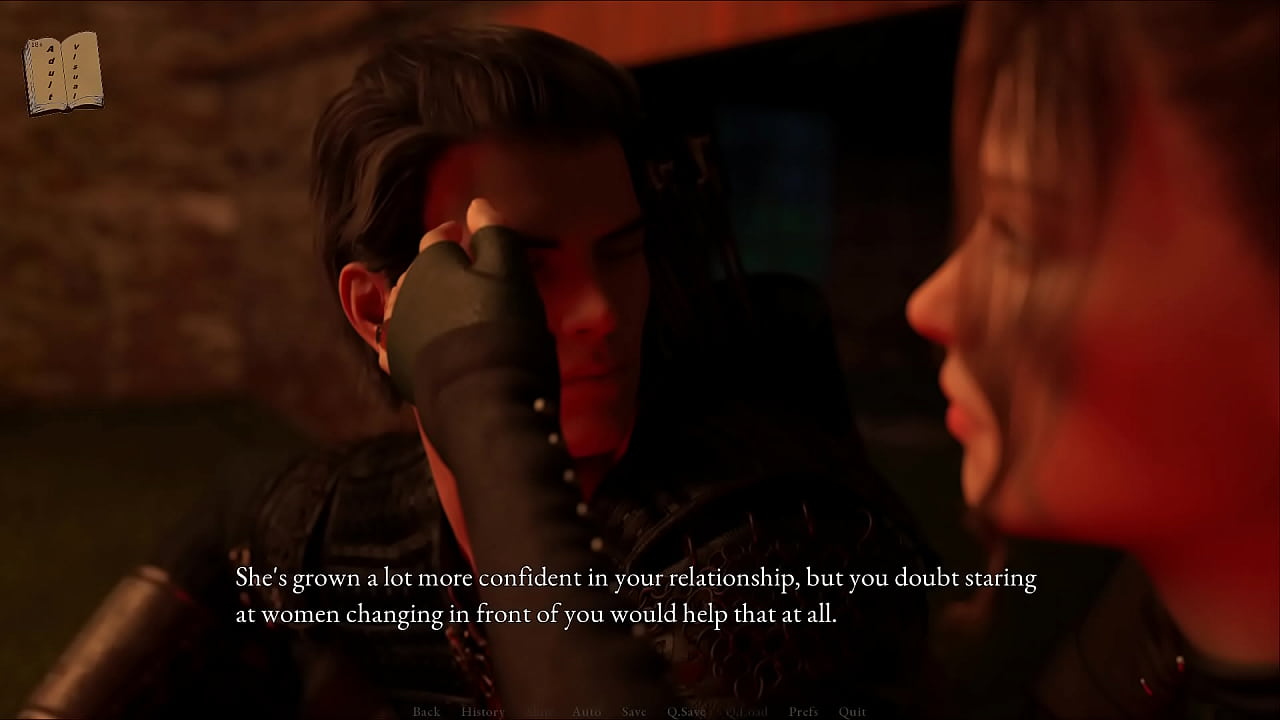The height and width of the screenshot is (720, 1280).
Task: Click Q.Load to quick load
Action: tap(746, 711)
